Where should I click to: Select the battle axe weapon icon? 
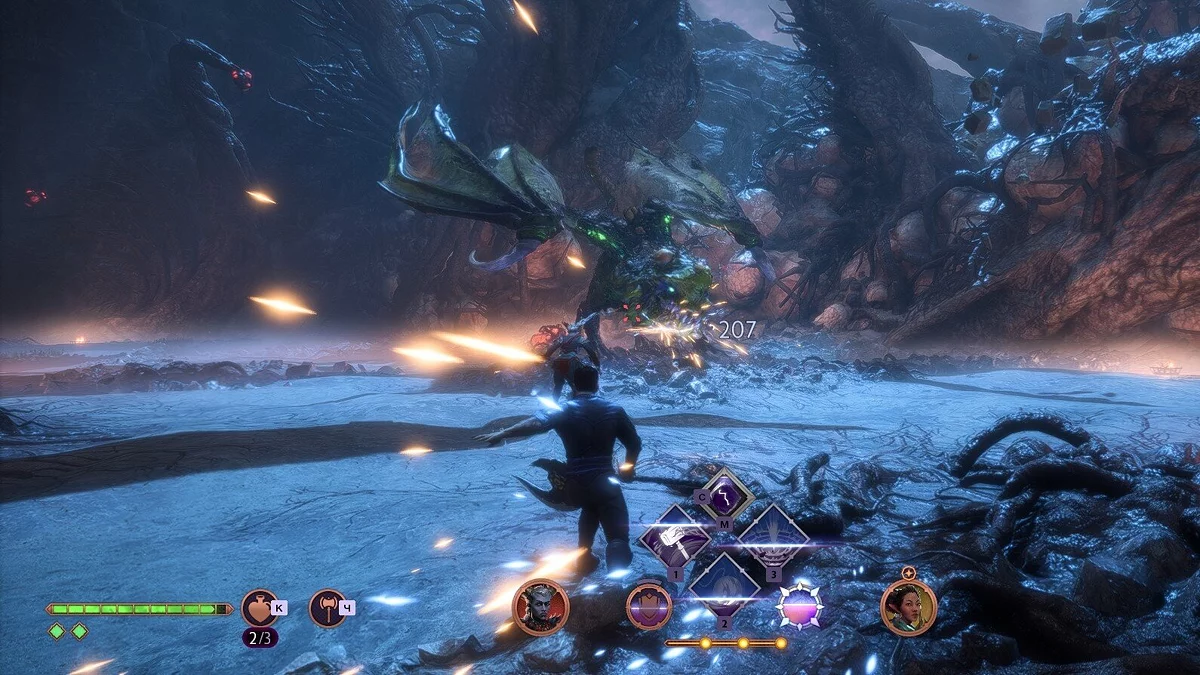(327, 607)
